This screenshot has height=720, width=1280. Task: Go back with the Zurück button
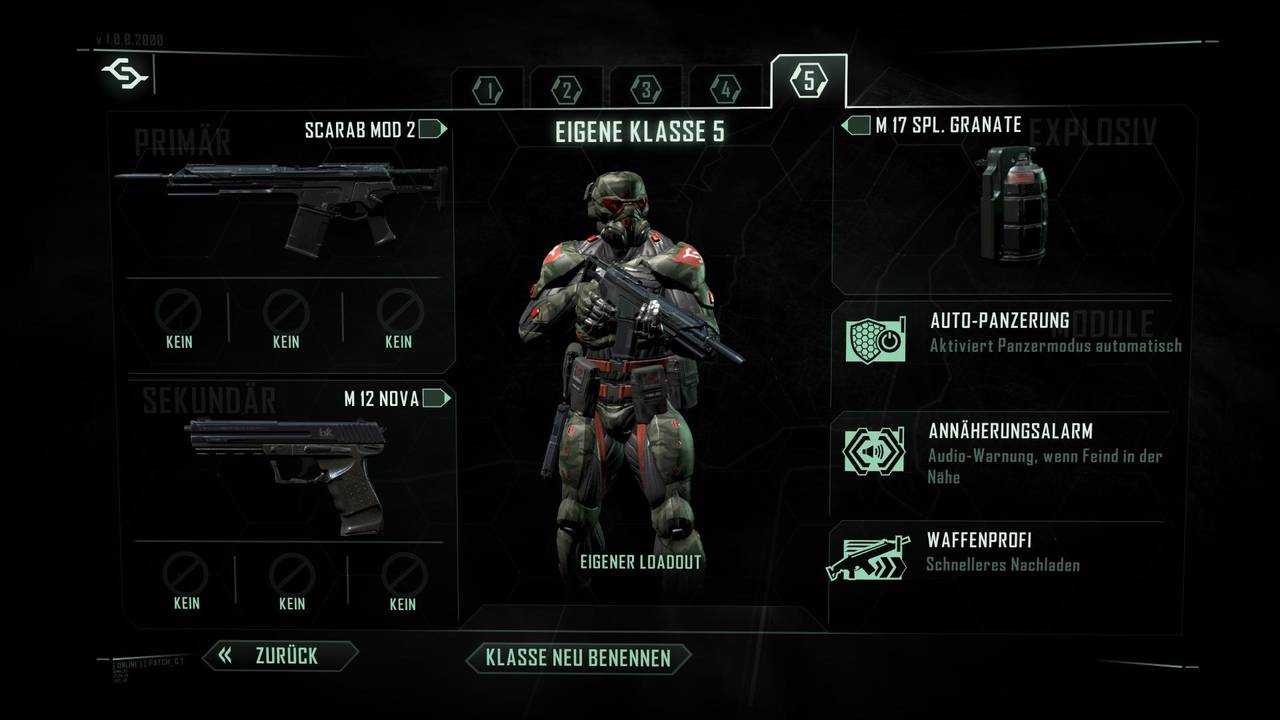coord(281,656)
